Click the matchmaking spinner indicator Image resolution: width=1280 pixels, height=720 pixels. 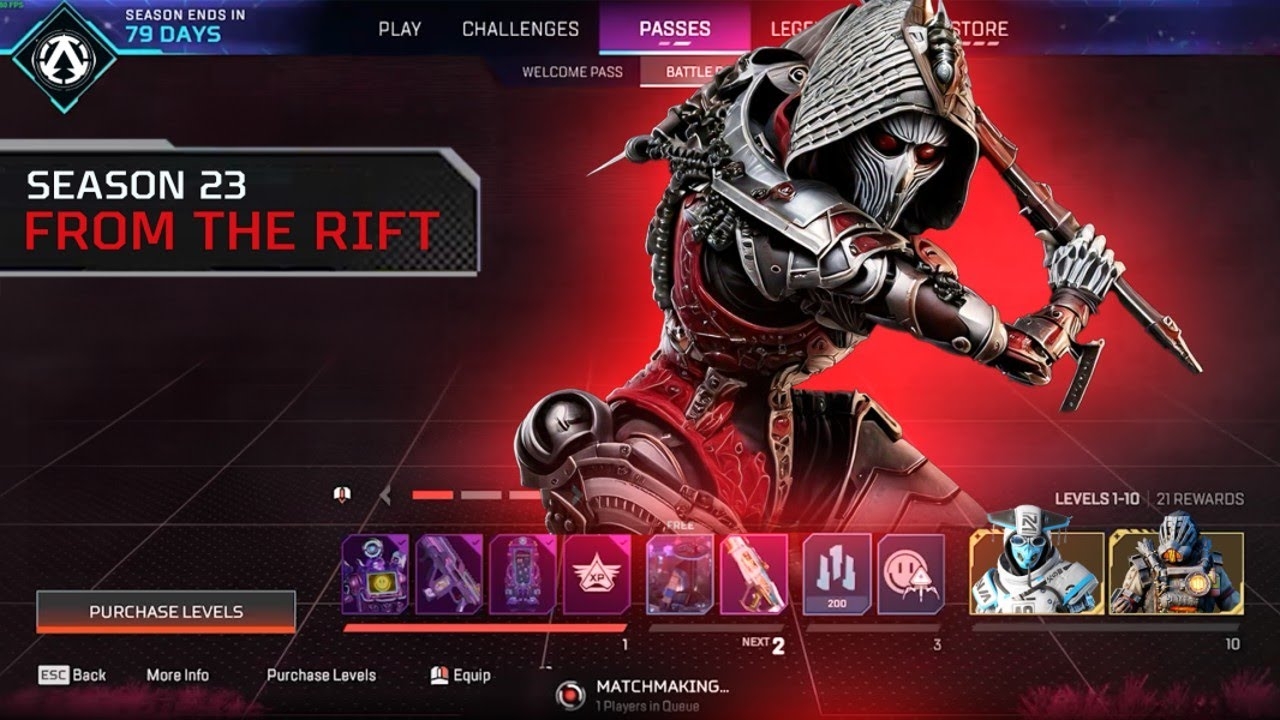point(570,690)
